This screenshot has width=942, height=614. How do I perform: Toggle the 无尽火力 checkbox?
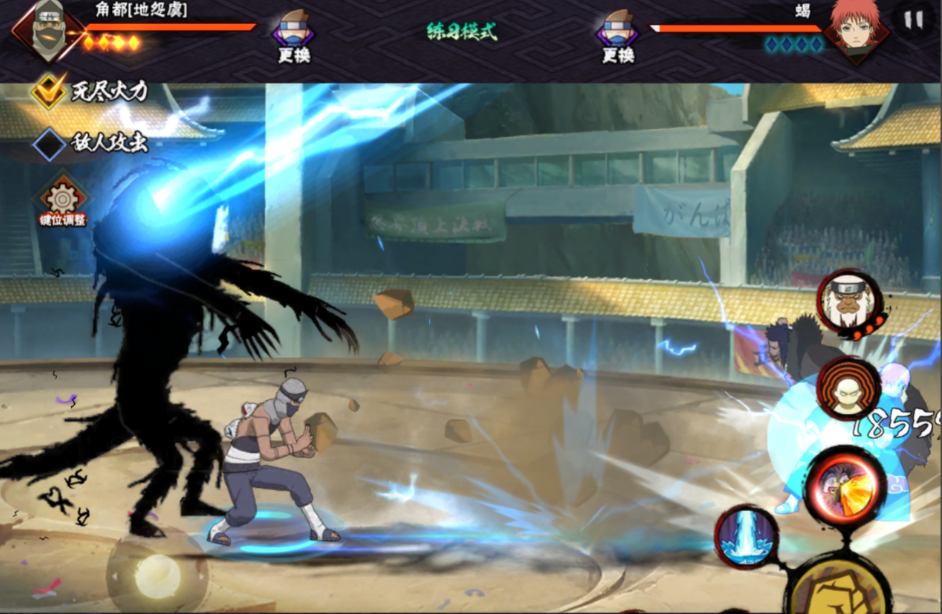click(48, 92)
